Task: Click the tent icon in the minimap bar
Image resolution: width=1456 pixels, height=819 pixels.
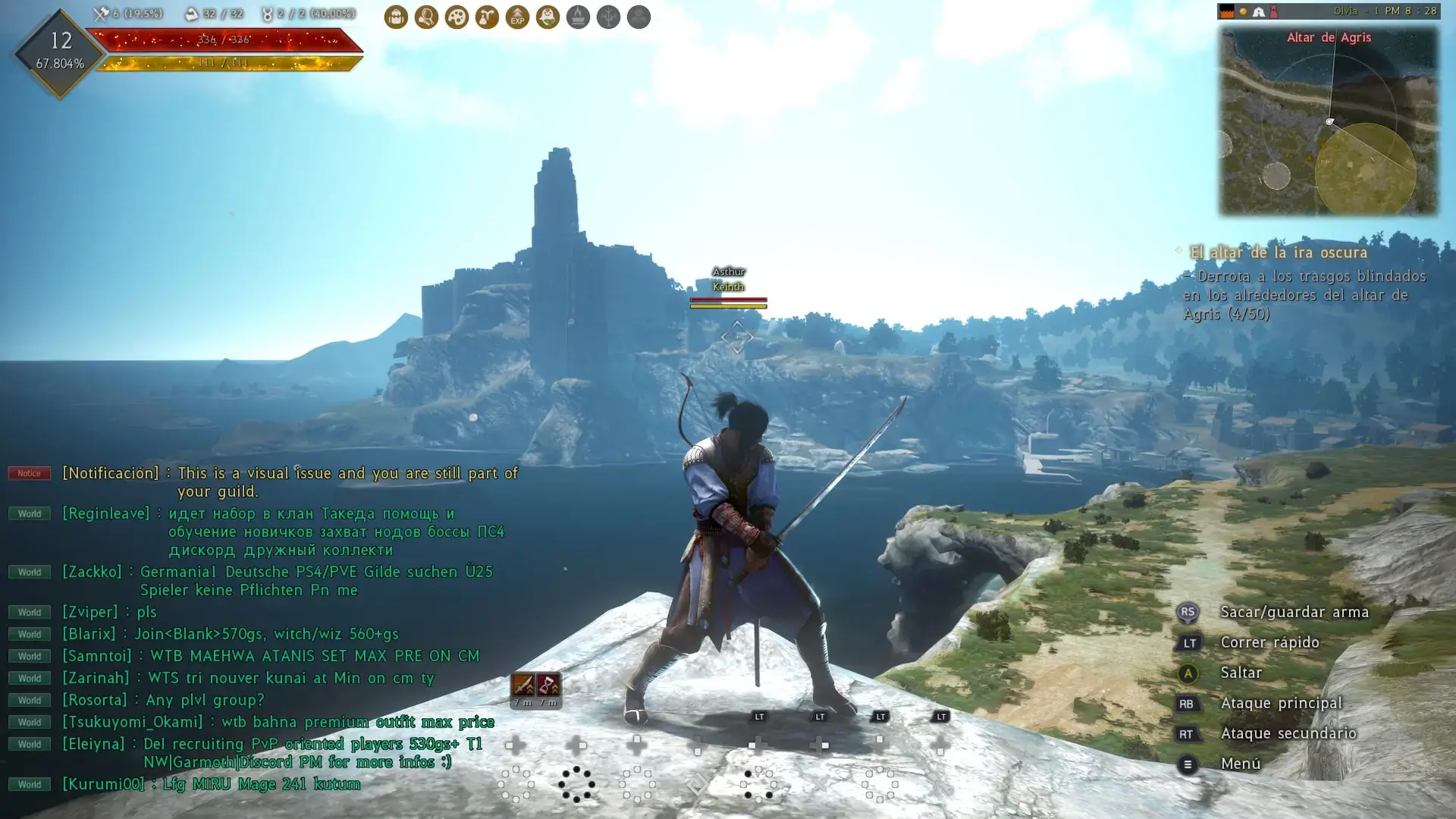Action: coord(1257,11)
